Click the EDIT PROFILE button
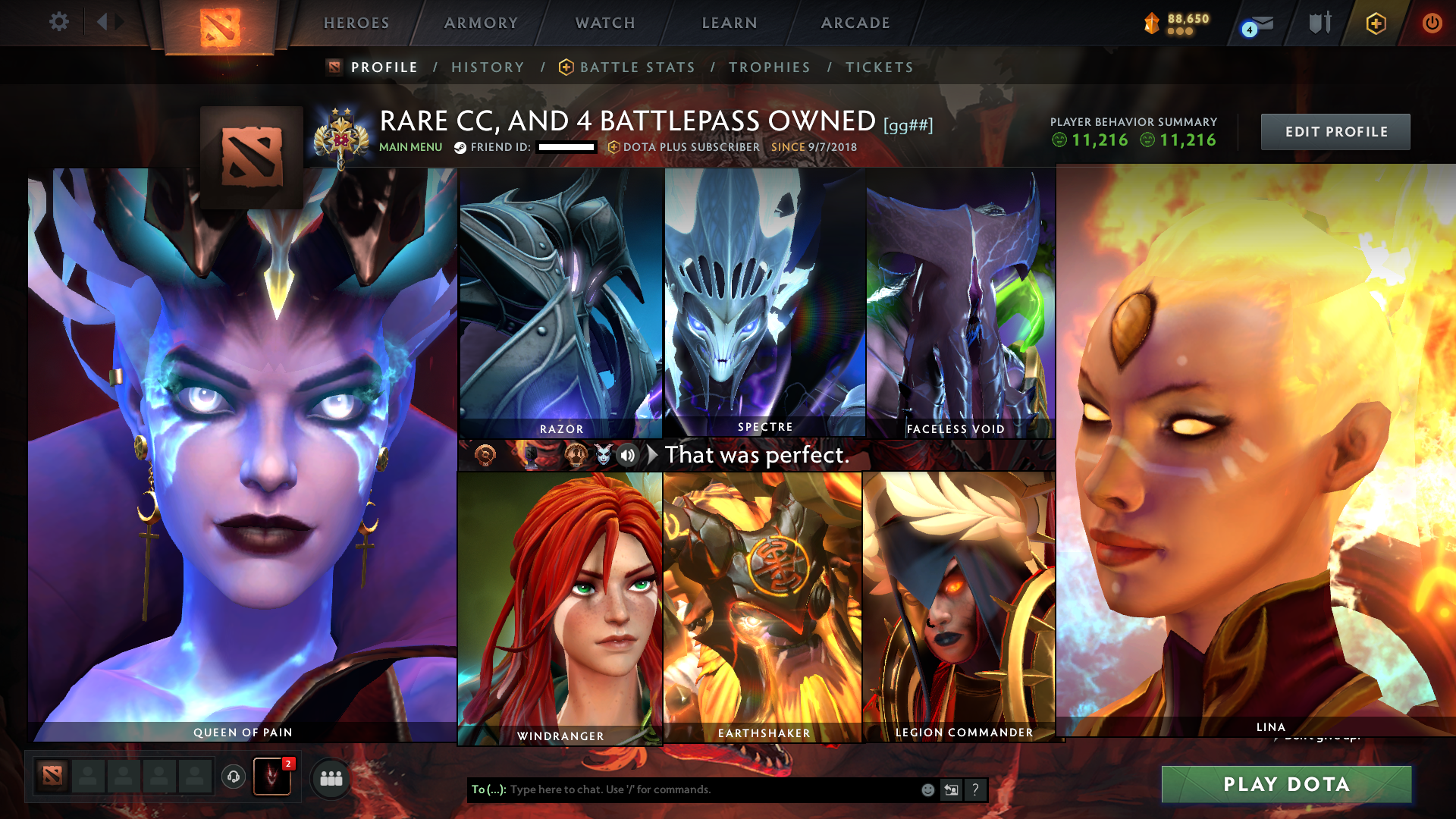The width and height of the screenshot is (1456, 819). pyautogui.click(x=1335, y=131)
